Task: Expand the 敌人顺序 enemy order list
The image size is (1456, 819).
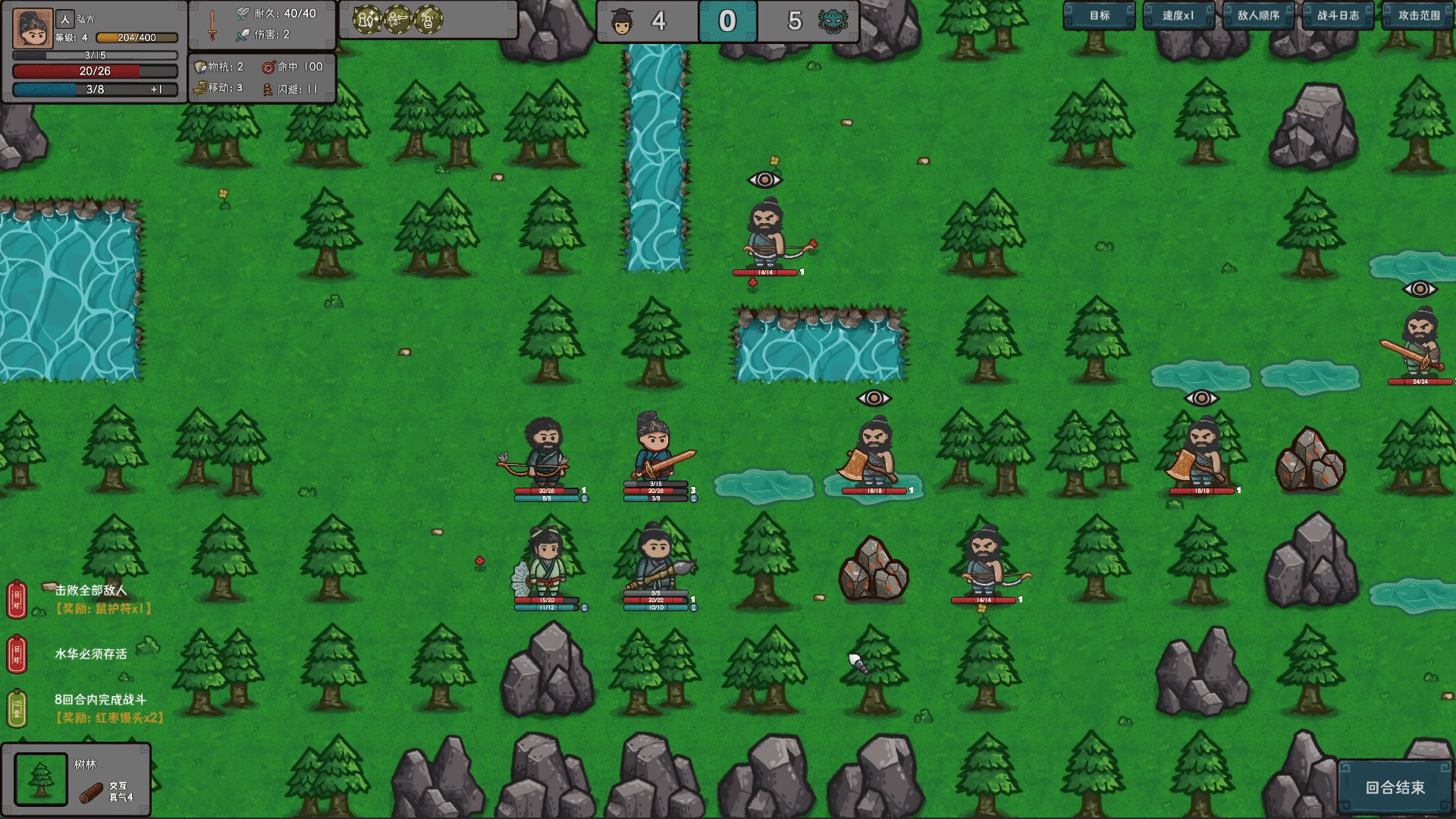Action: pos(1259,14)
